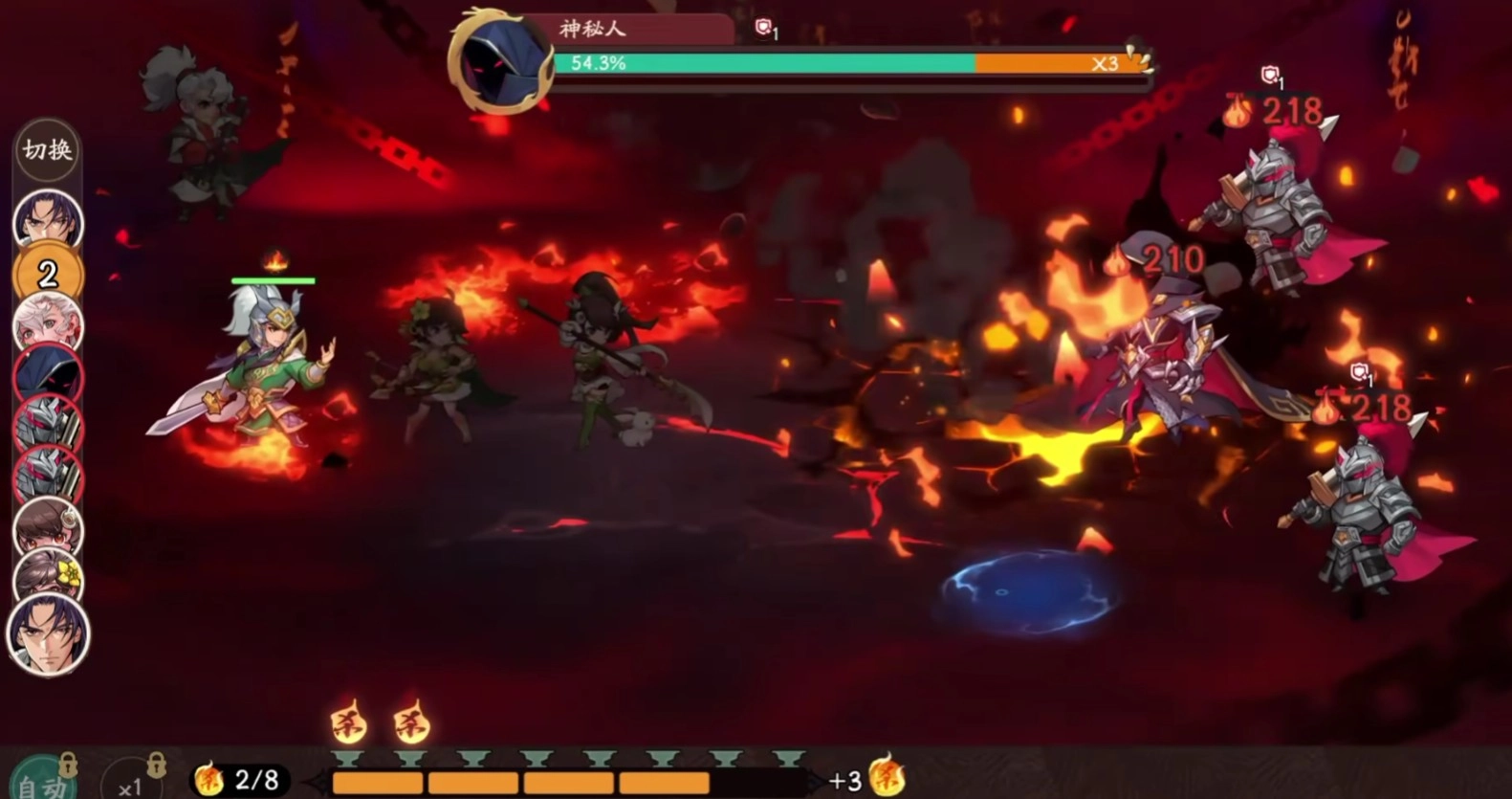Select the flower-haired girl portrait
Viewport: 1512px width, 799px height.
point(48,576)
